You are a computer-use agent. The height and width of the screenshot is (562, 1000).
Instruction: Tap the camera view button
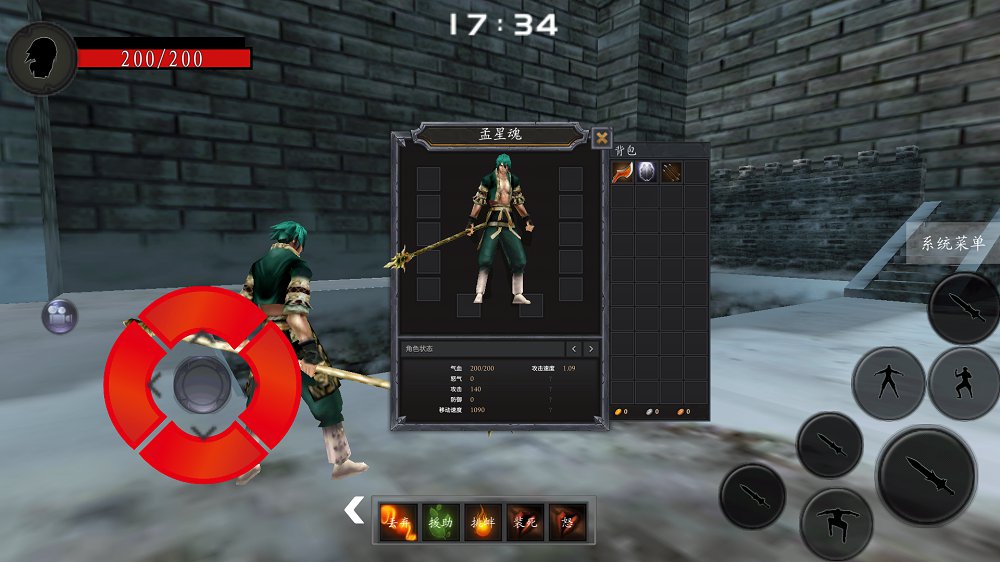(x=59, y=317)
